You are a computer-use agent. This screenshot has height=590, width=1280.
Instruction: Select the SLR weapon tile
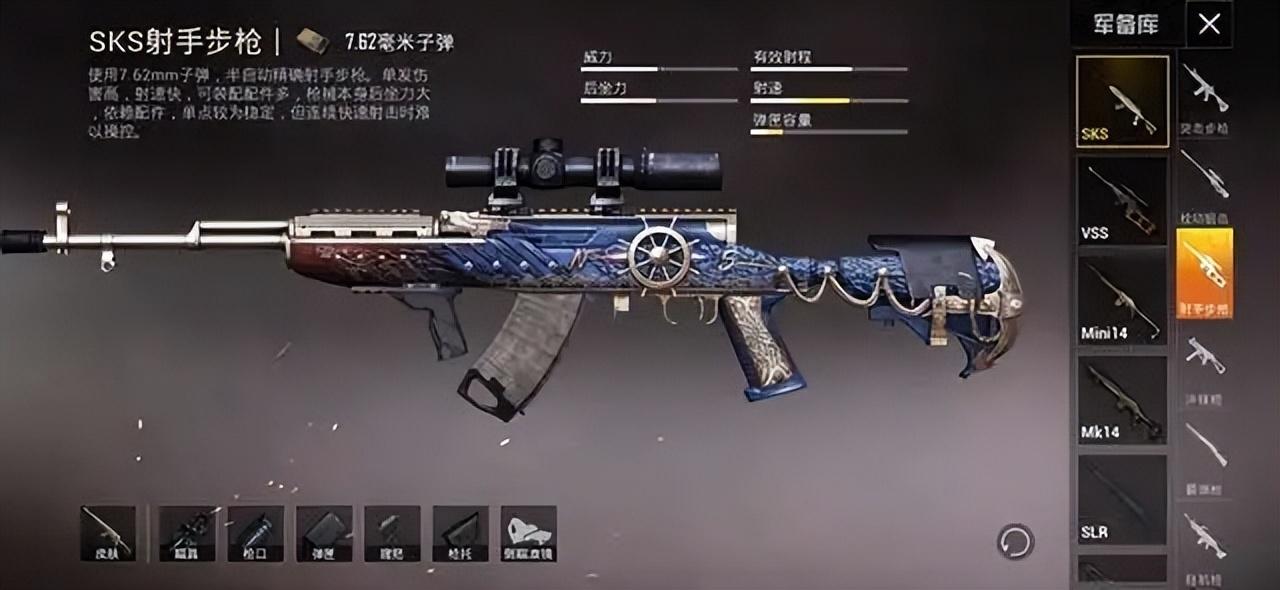1122,499
